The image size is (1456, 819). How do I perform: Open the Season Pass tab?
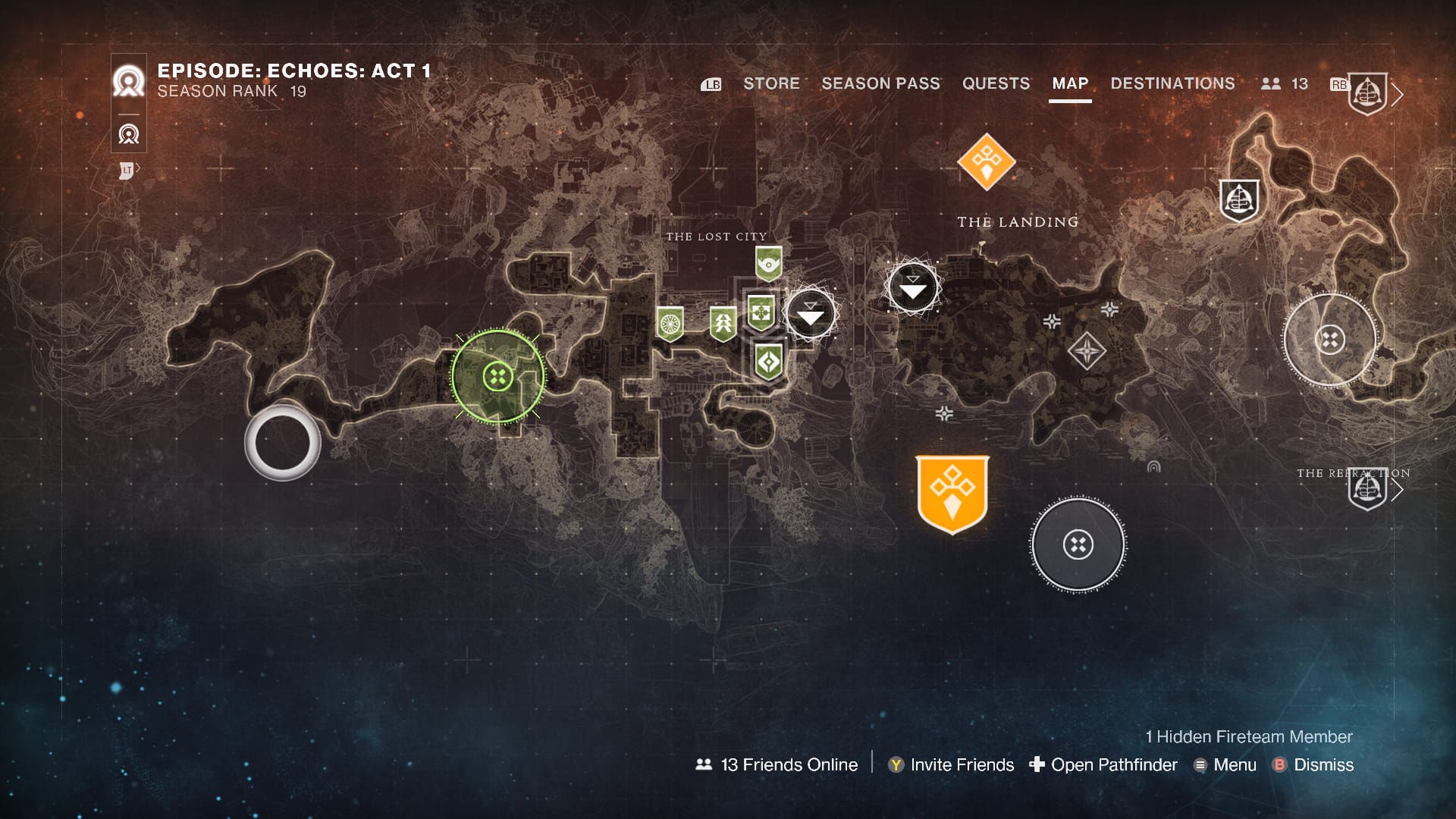(x=880, y=83)
